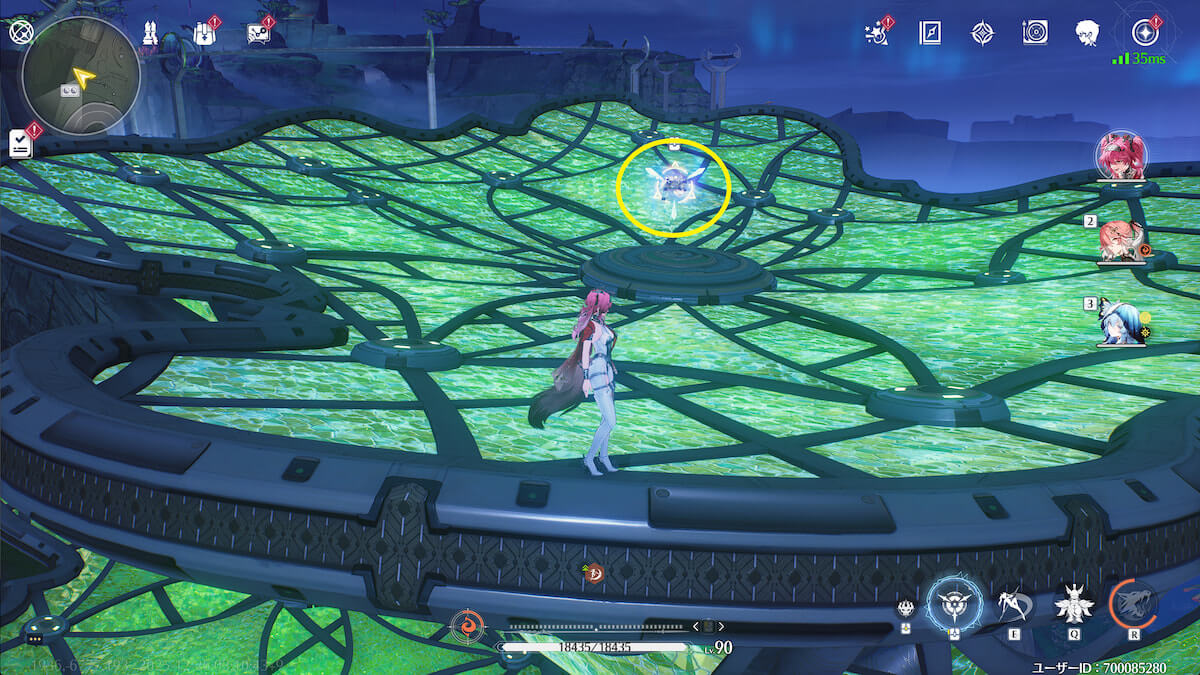Summon the winged armored echo skill

1073,603
